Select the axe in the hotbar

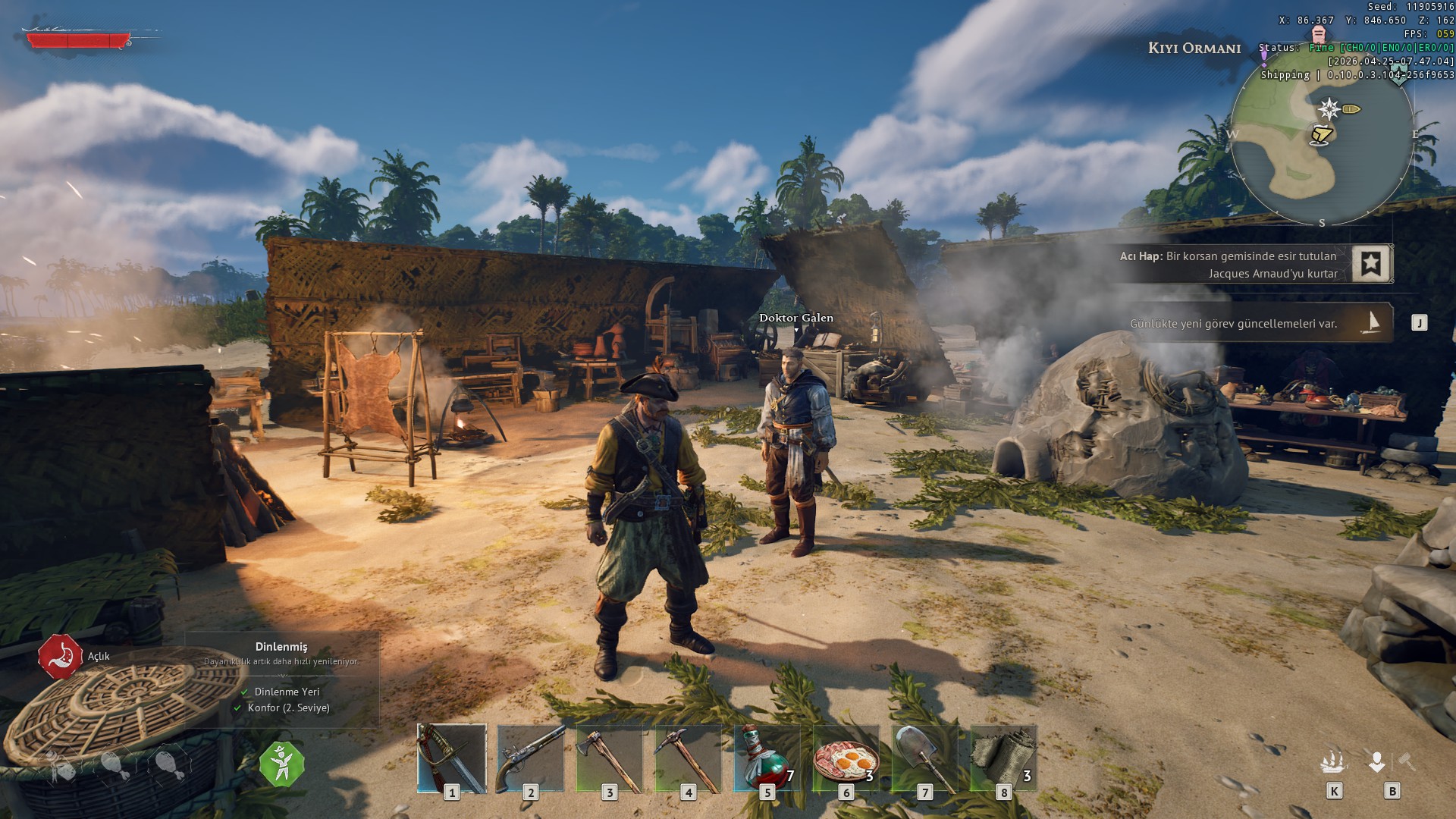tap(610, 758)
